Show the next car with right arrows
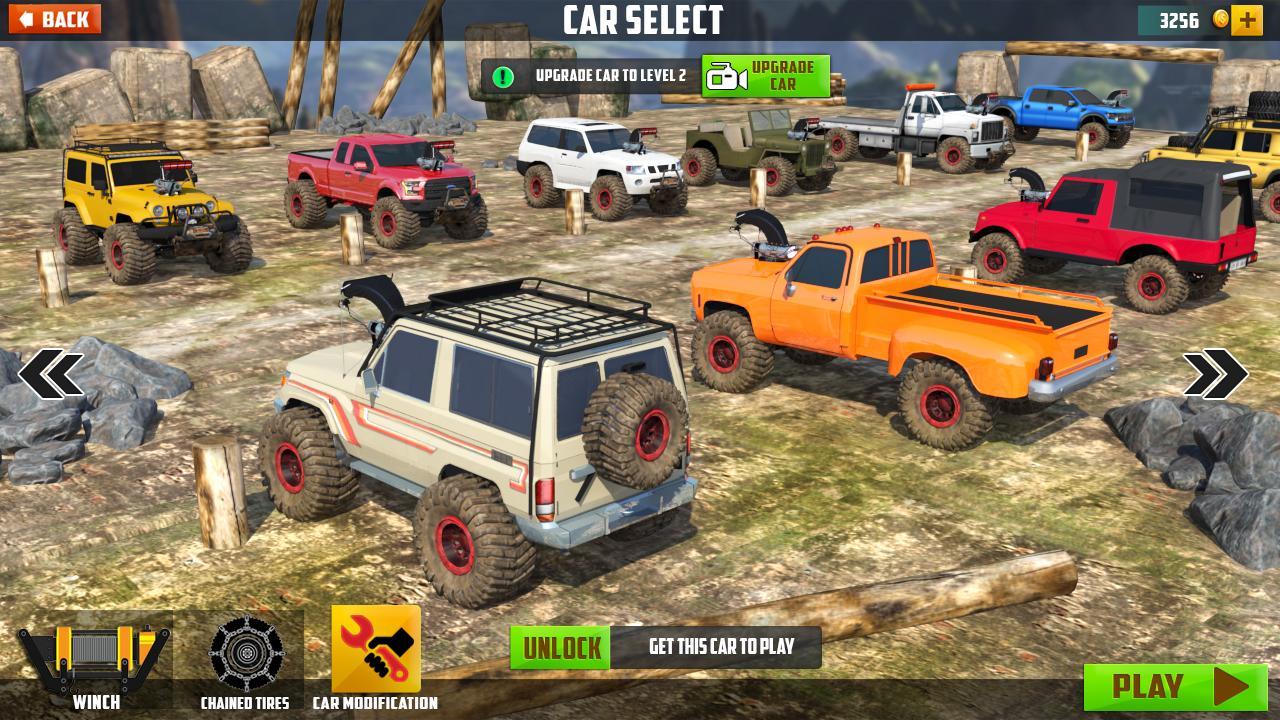Image resolution: width=1280 pixels, height=720 pixels. [1215, 374]
